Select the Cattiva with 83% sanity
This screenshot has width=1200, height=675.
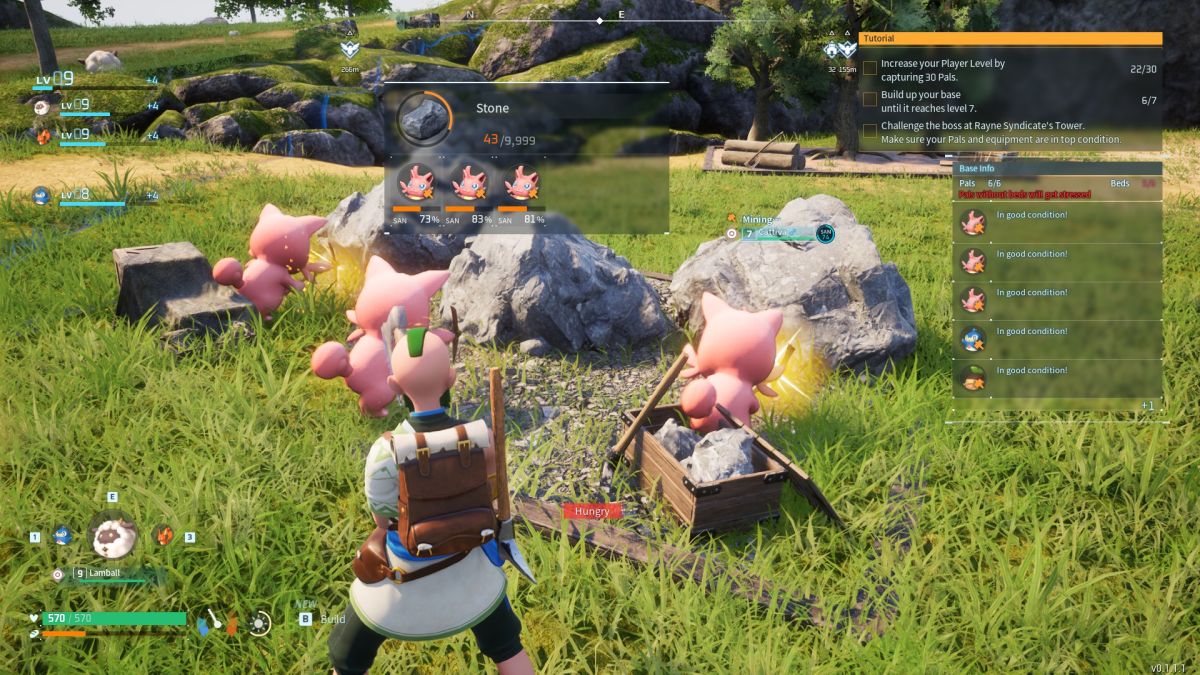pyautogui.click(x=469, y=183)
